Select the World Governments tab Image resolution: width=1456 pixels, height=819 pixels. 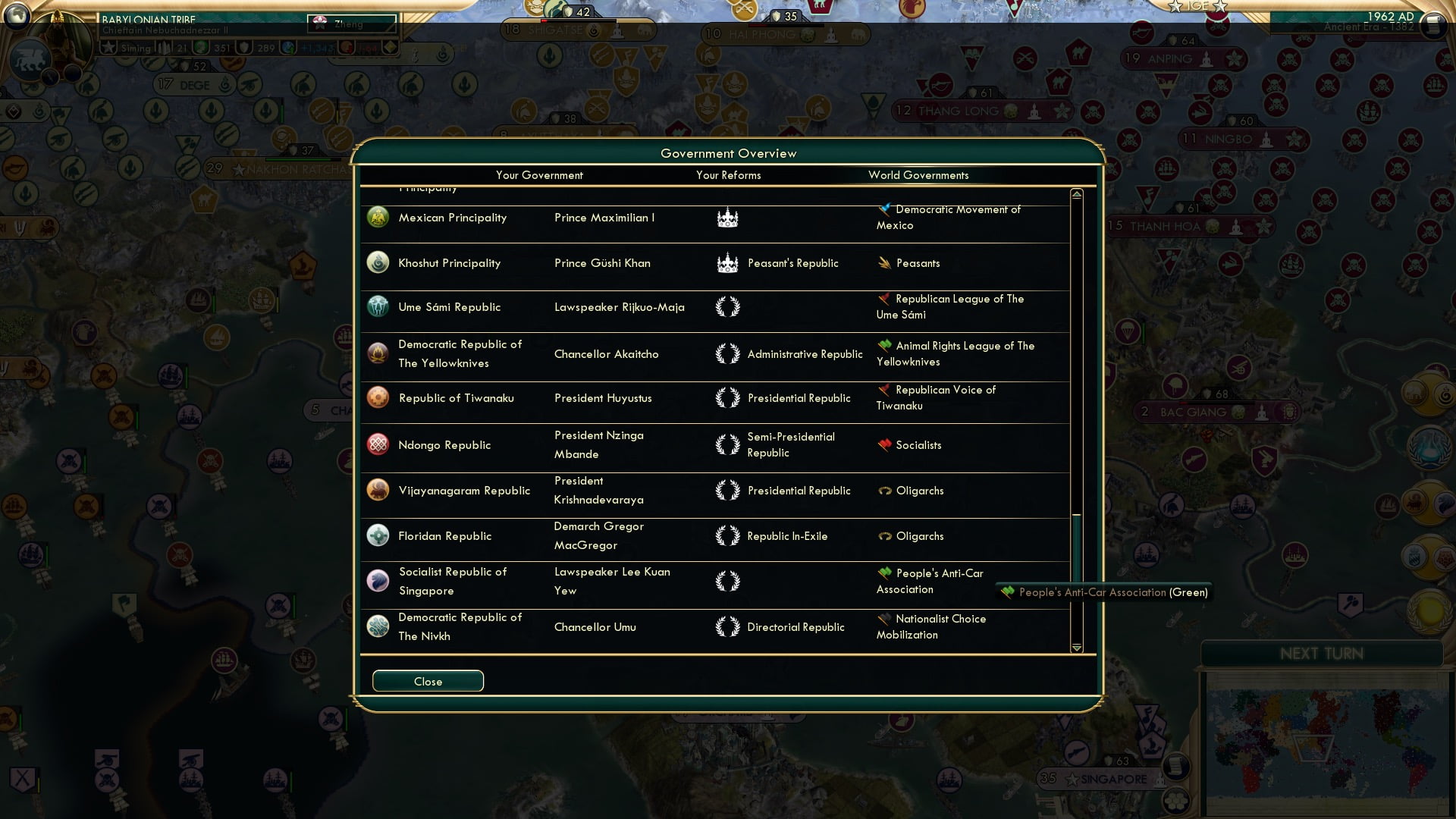pyautogui.click(x=918, y=175)
